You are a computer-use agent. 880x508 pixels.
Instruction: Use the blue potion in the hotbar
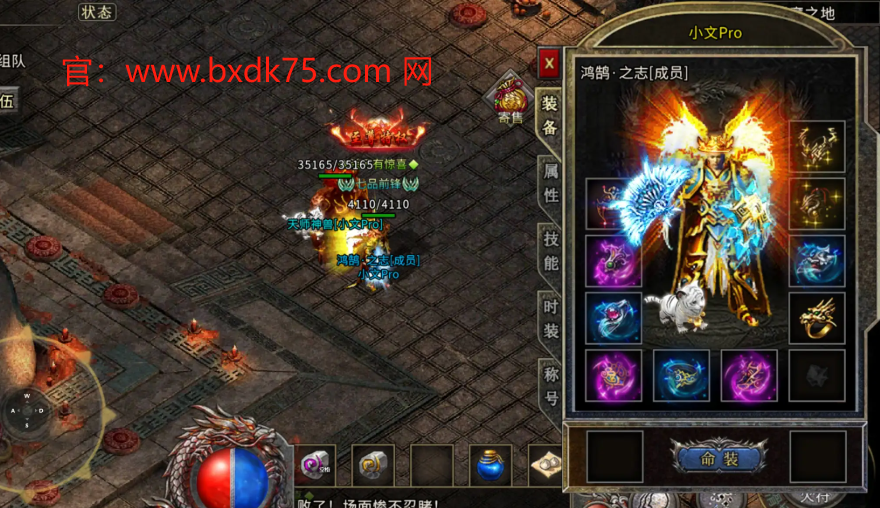pyautogui.click(x=490, y=465)
